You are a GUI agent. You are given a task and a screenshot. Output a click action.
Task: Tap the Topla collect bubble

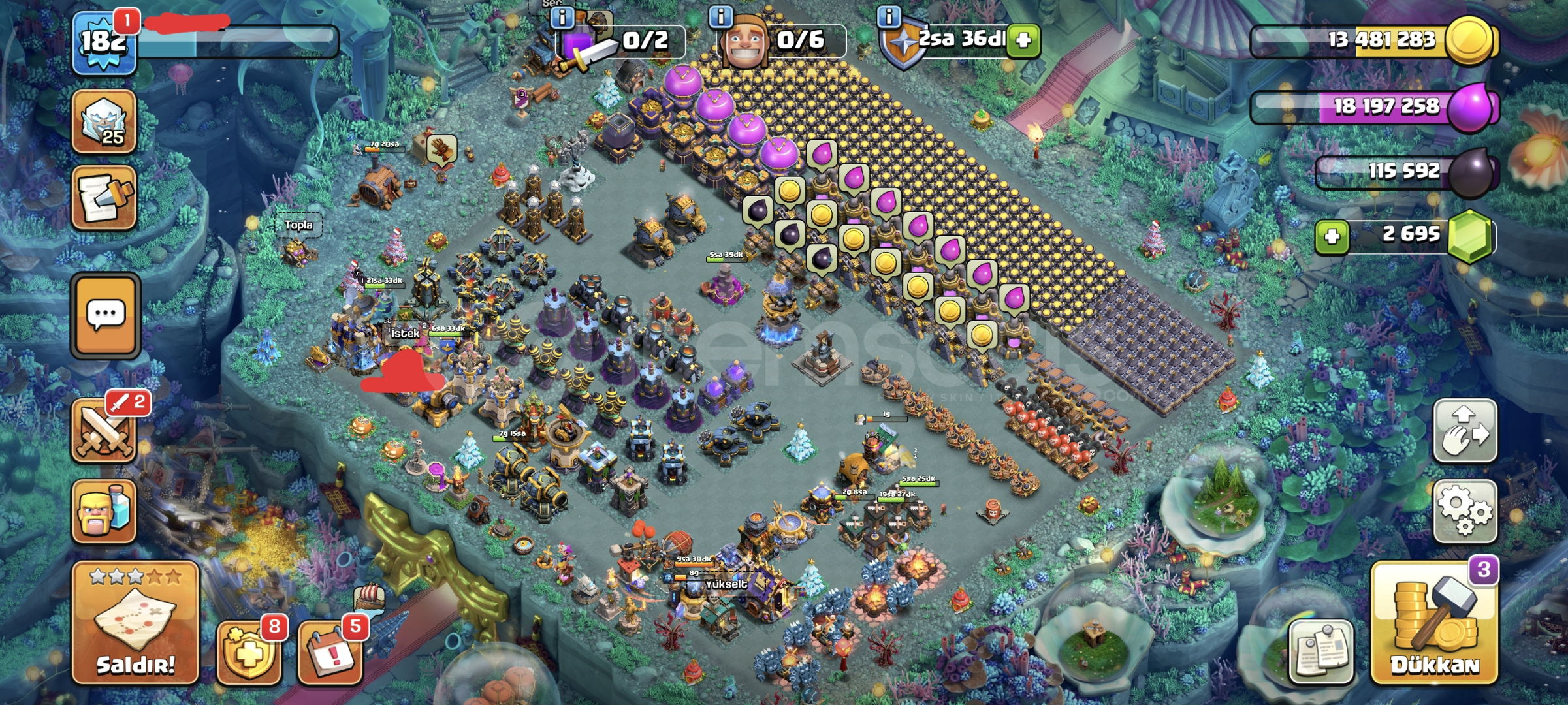click(298, 225)
